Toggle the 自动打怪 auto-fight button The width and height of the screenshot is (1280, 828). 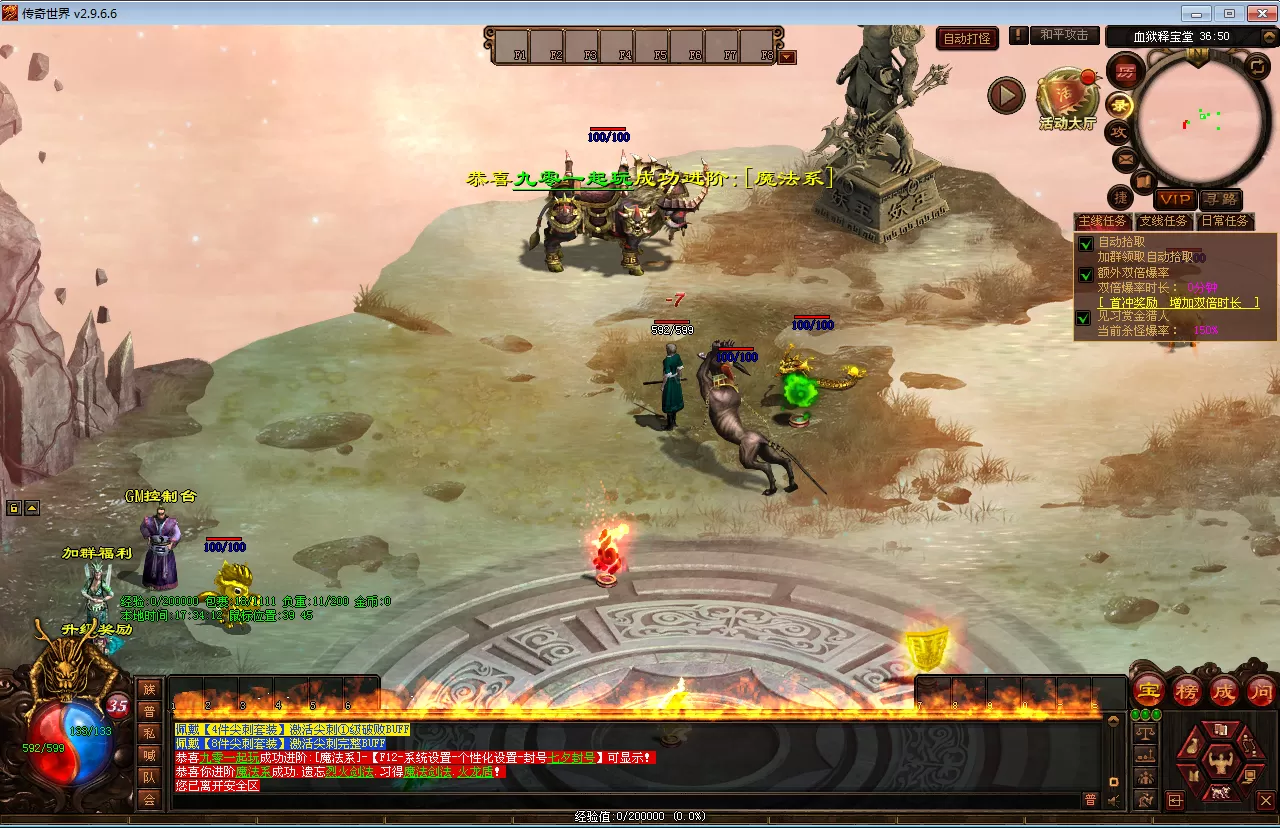point(967,39)
